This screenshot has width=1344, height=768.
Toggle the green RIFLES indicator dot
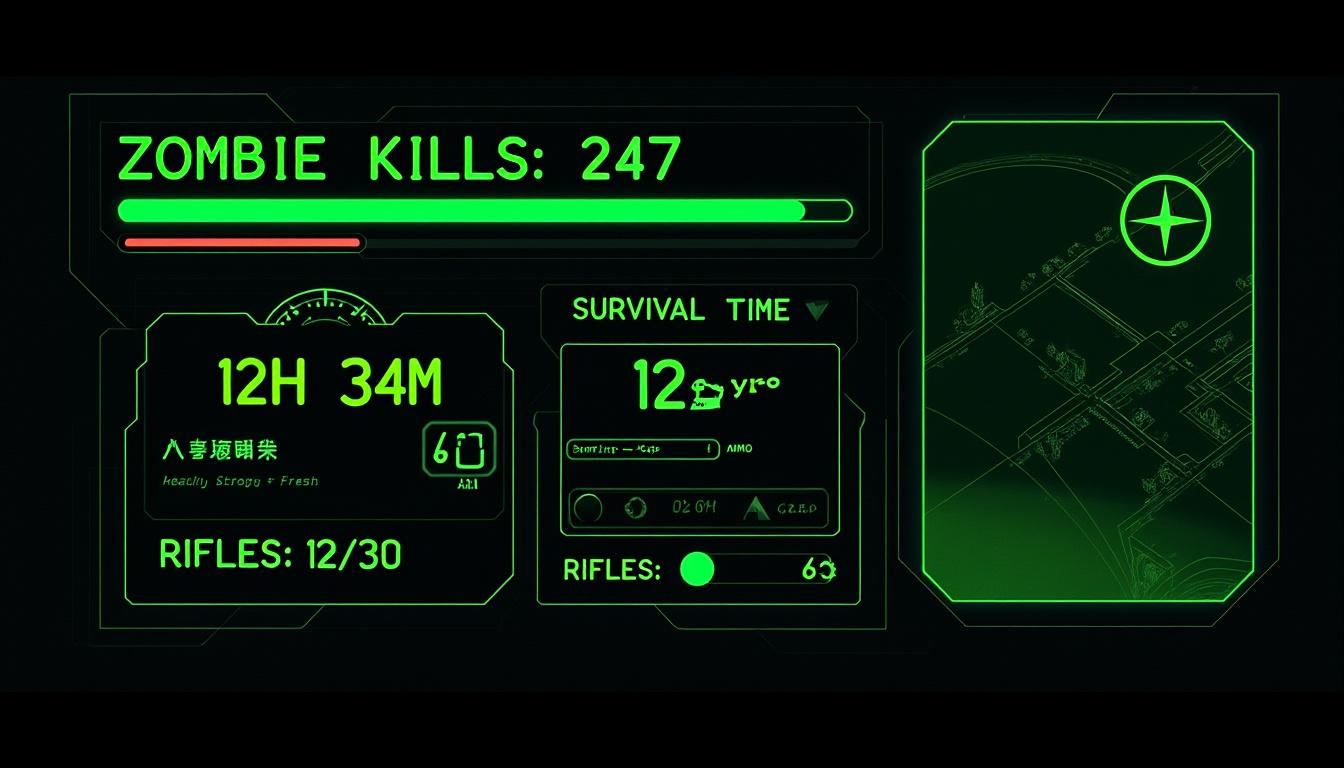click(697, 570)
